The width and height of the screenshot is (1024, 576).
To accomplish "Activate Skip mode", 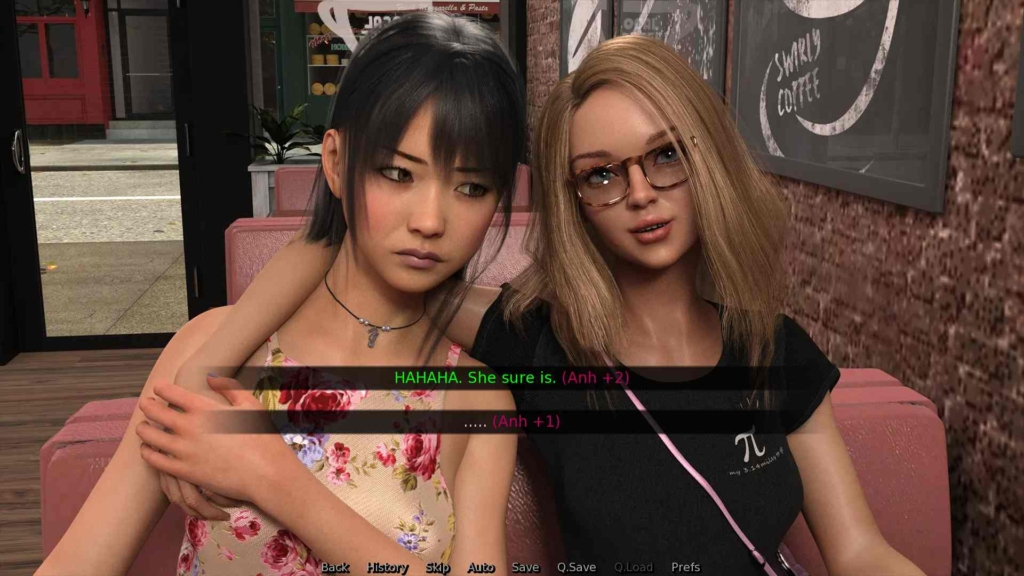I will pyautogui.click(x=438, y=567).
